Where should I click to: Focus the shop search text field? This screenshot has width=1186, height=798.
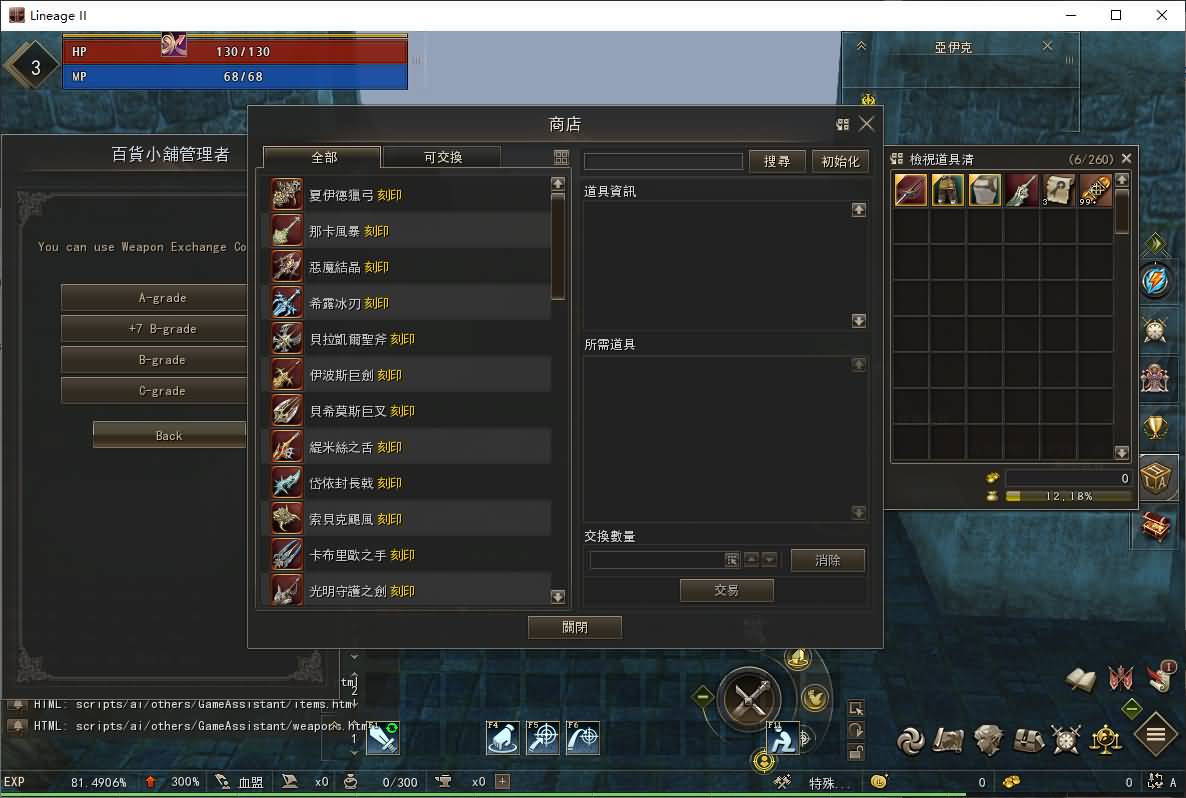click(x=663, y=161)
